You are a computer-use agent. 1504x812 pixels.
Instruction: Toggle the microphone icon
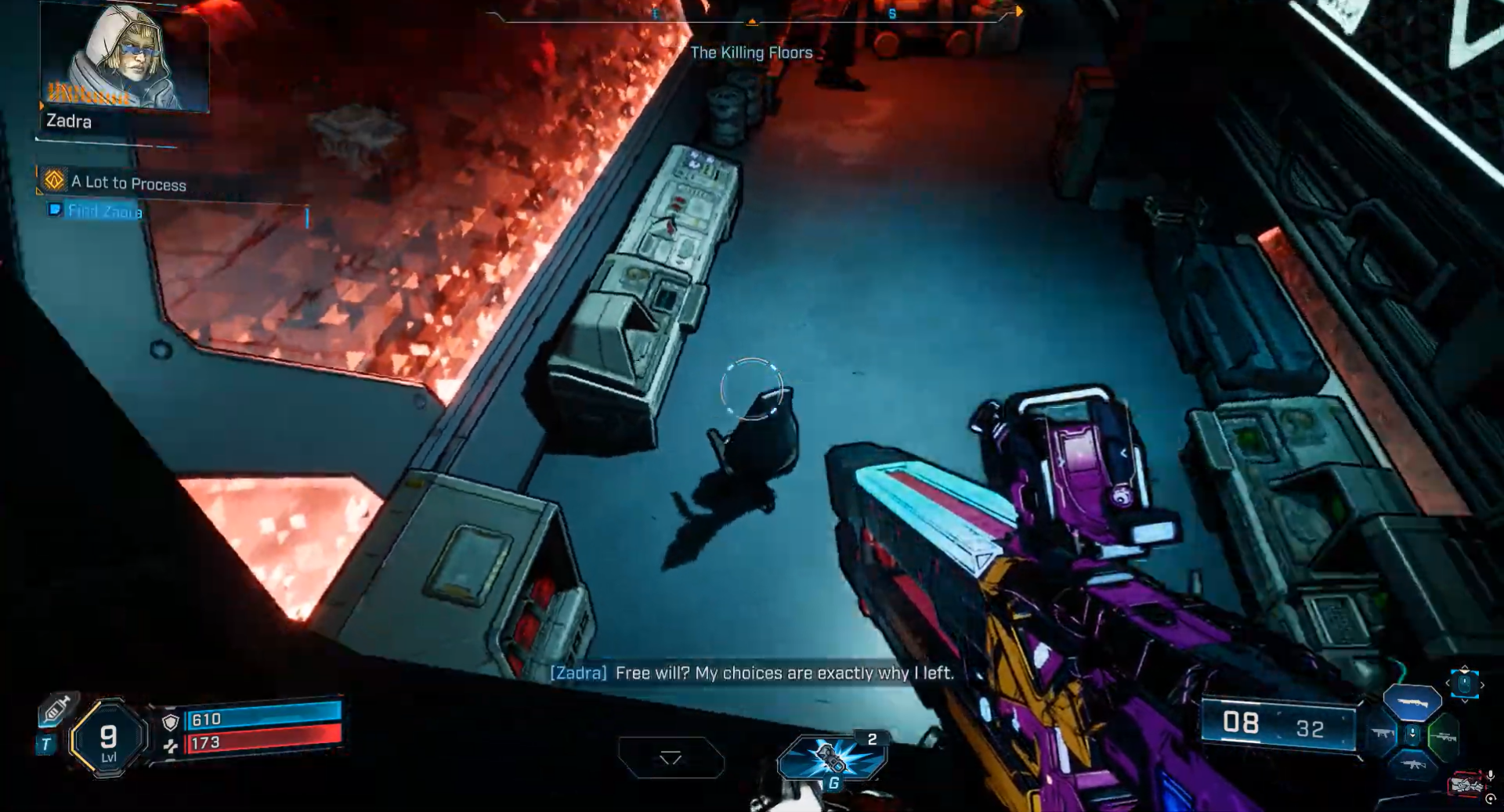[x=1490, y=775]
